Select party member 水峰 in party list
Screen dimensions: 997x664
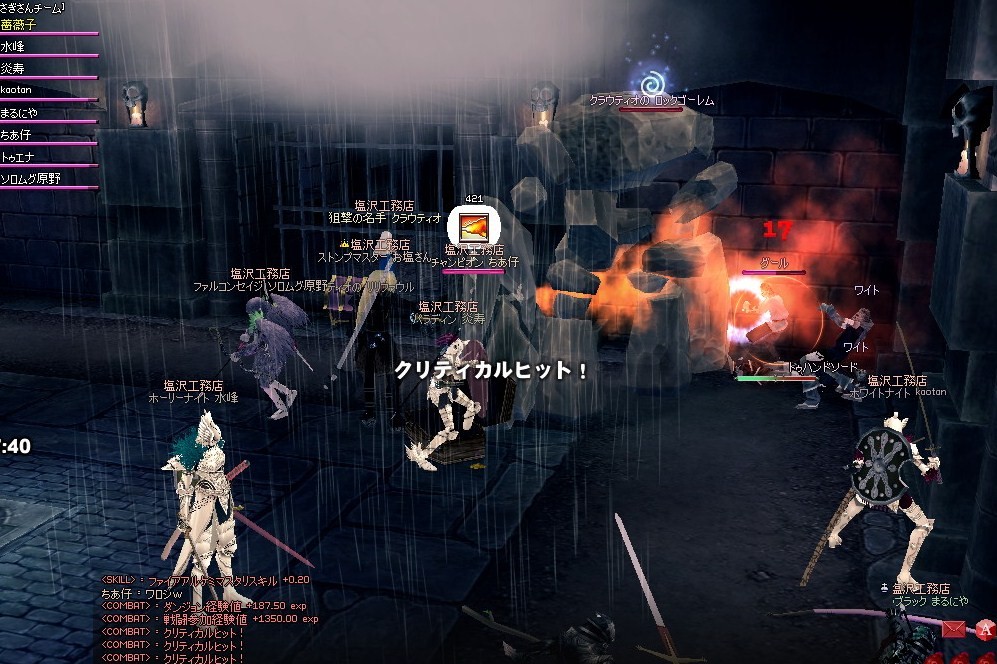[x=13, y=47]
